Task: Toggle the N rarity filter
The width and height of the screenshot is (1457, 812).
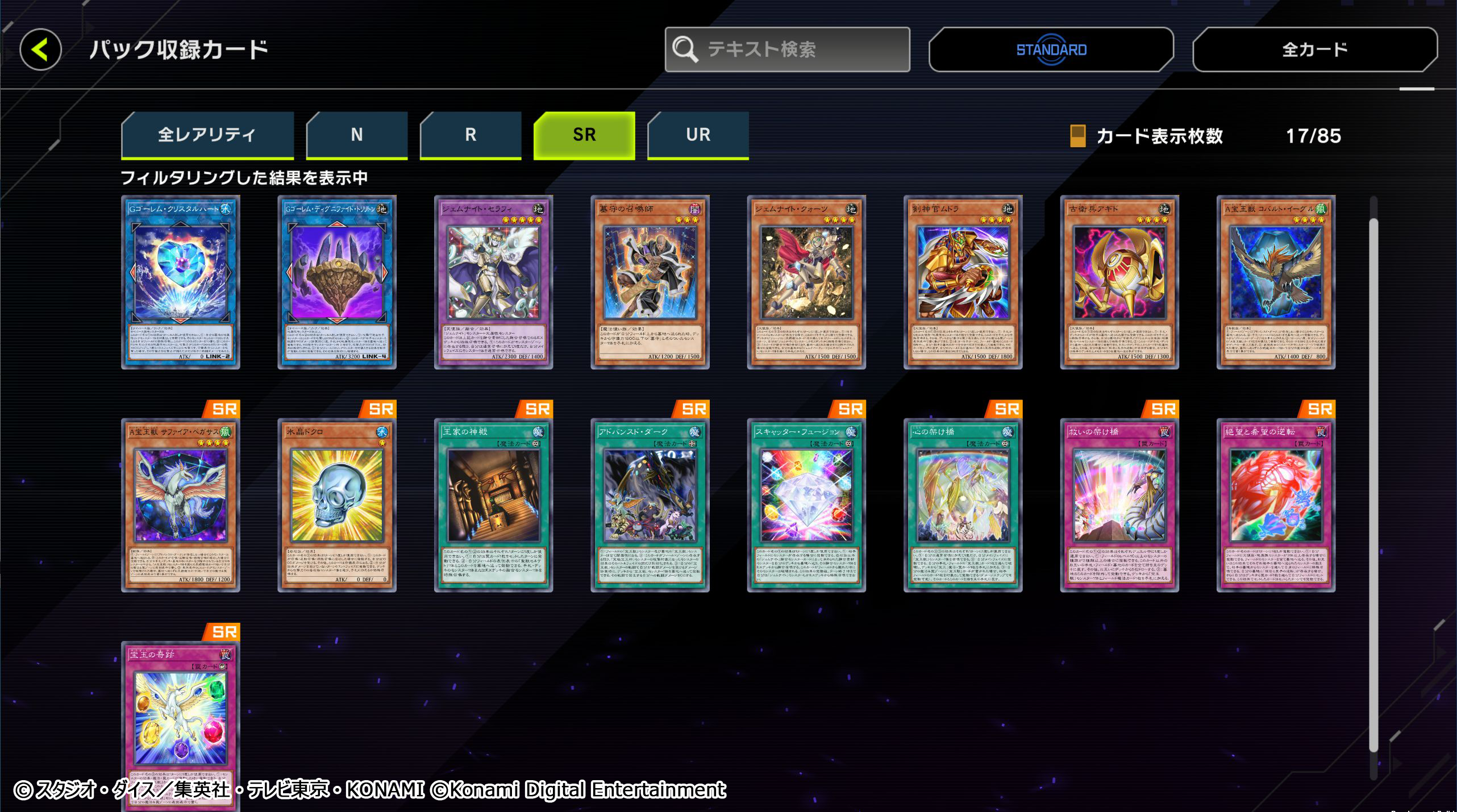Action: coord(356,135)
